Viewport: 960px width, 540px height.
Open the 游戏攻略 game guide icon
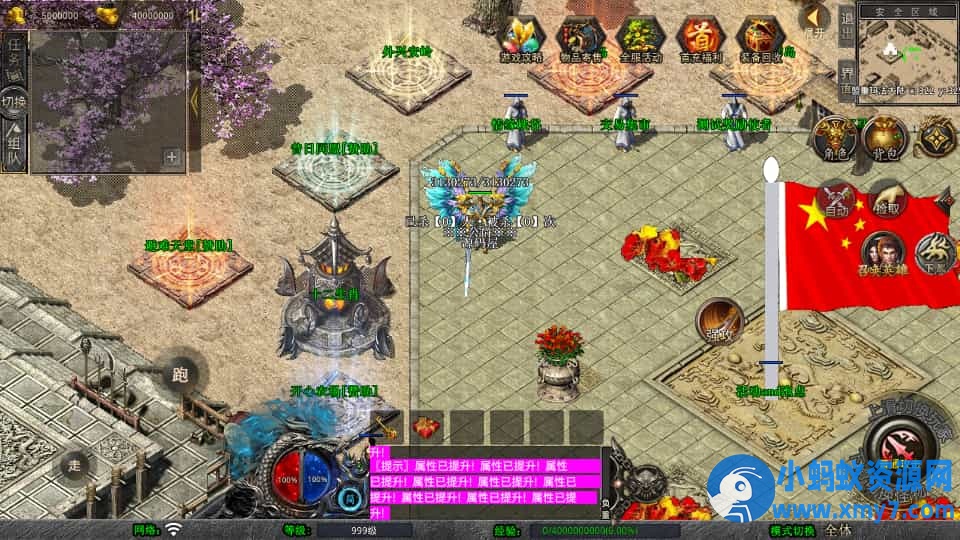point(521,39)
